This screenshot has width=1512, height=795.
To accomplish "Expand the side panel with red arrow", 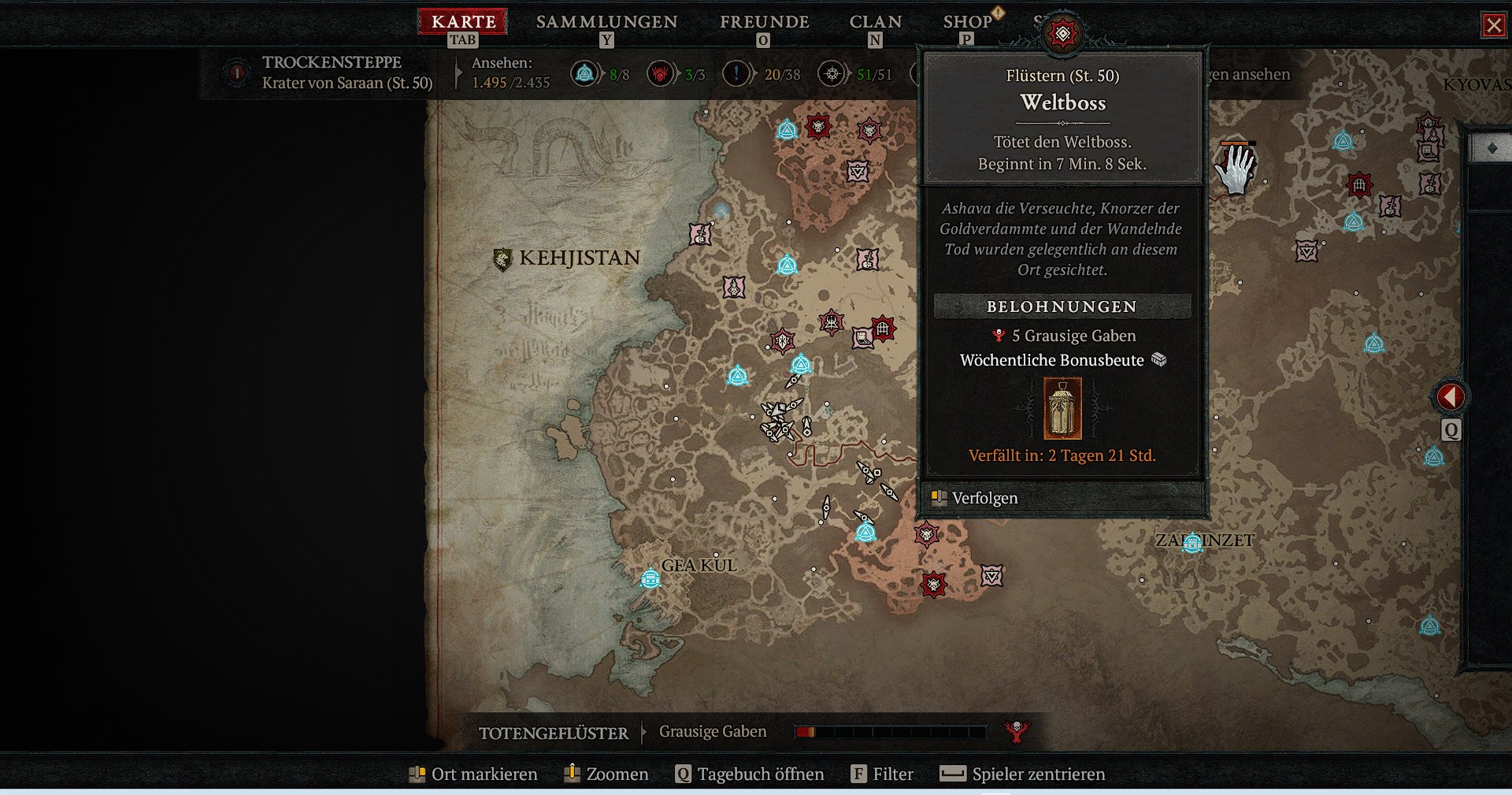I will tap(1451, 396).
